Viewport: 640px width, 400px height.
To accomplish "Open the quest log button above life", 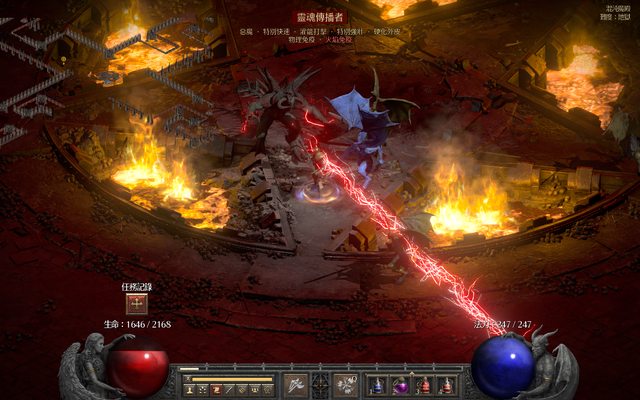I will (x=136, y=305).
